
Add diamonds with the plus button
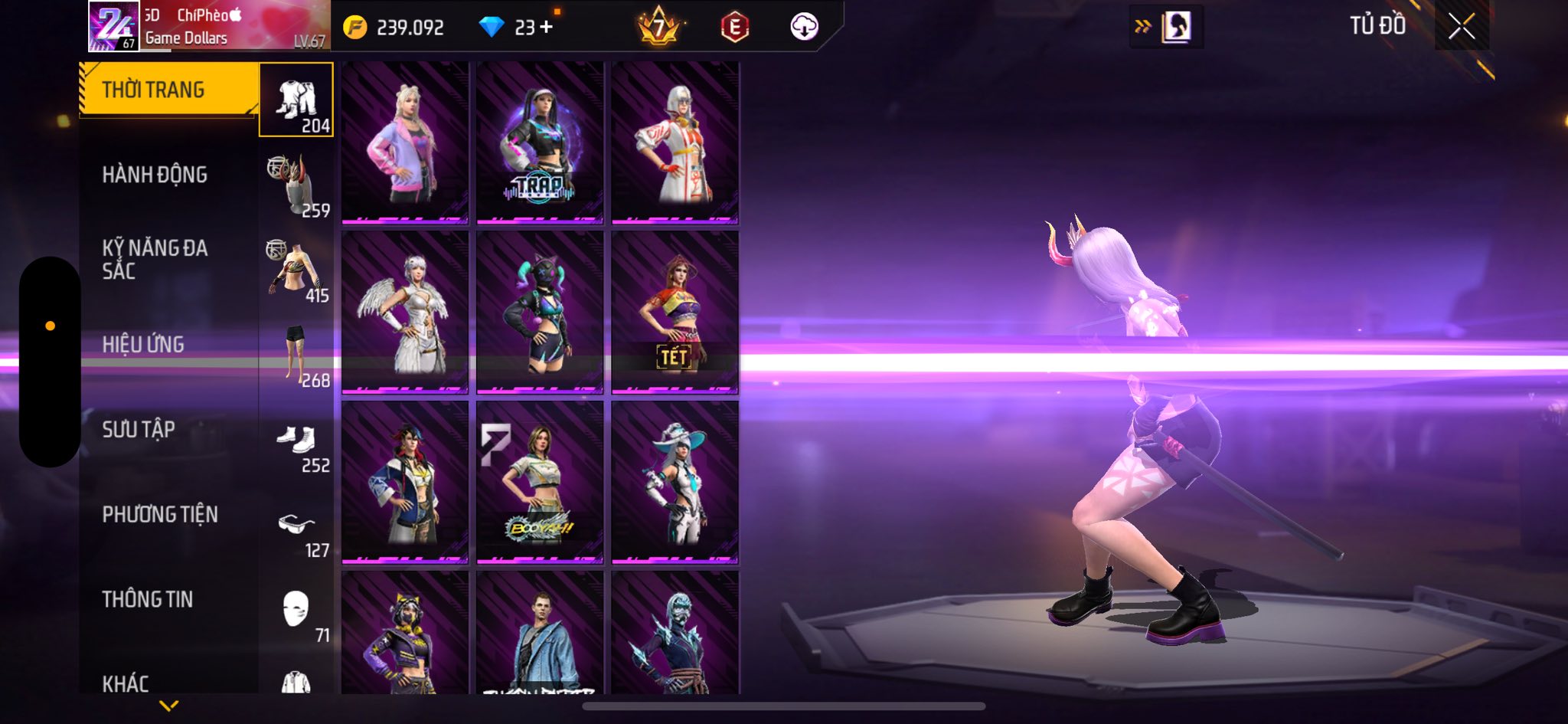click(546, 28)
